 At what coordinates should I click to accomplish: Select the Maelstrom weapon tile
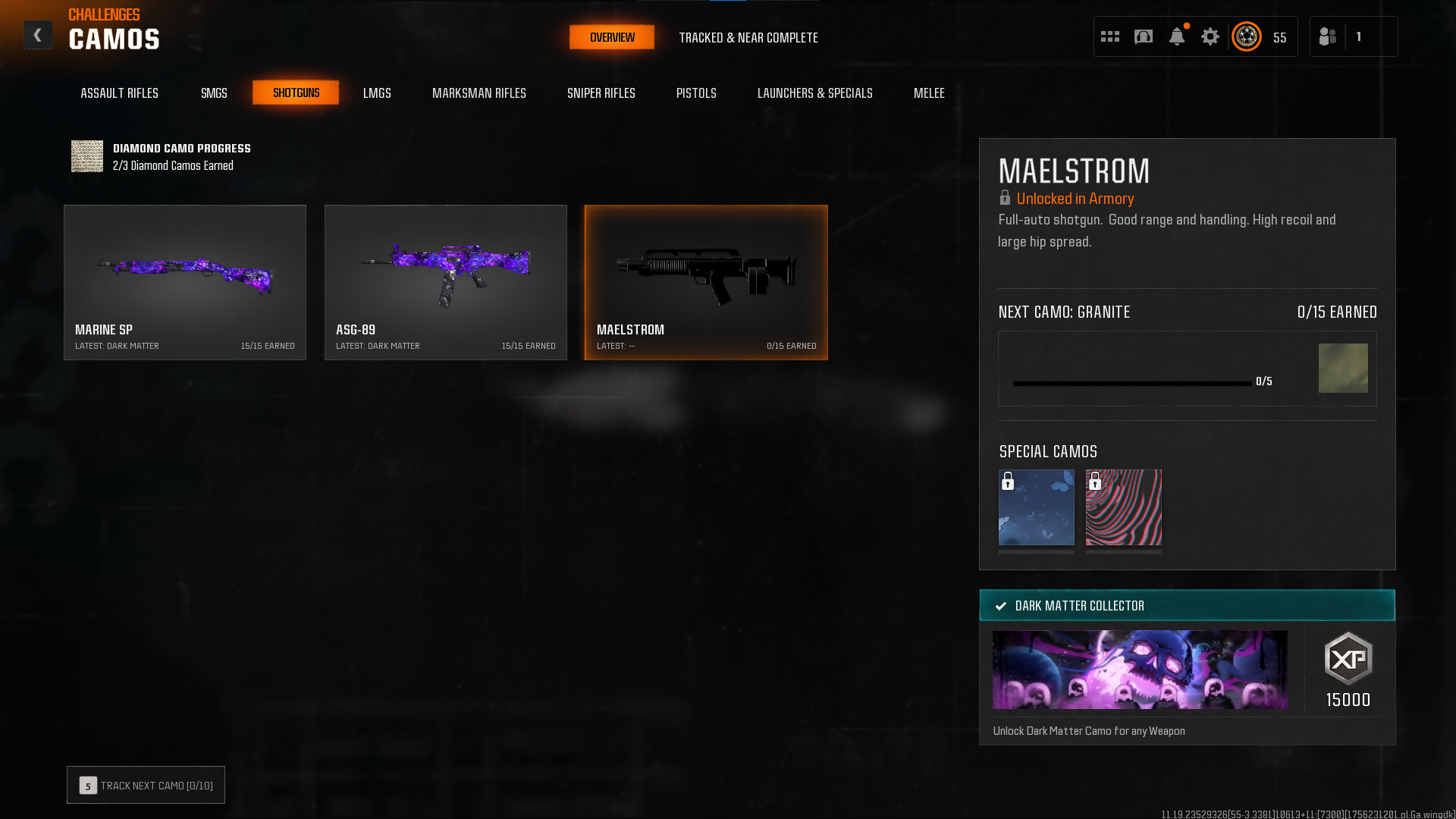coord(706,282)
